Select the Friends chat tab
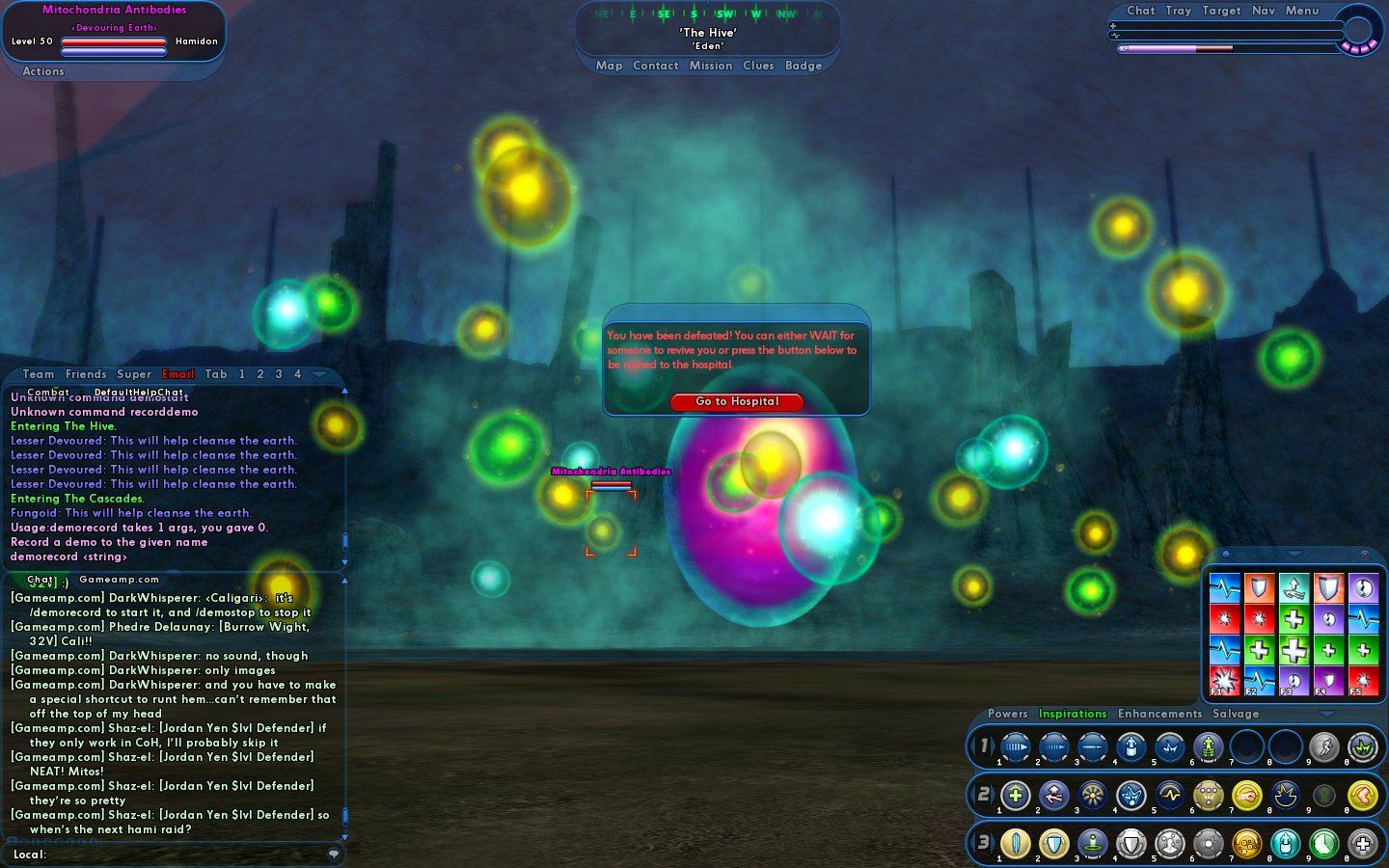 pyautogui.click(x=86, y=374)
